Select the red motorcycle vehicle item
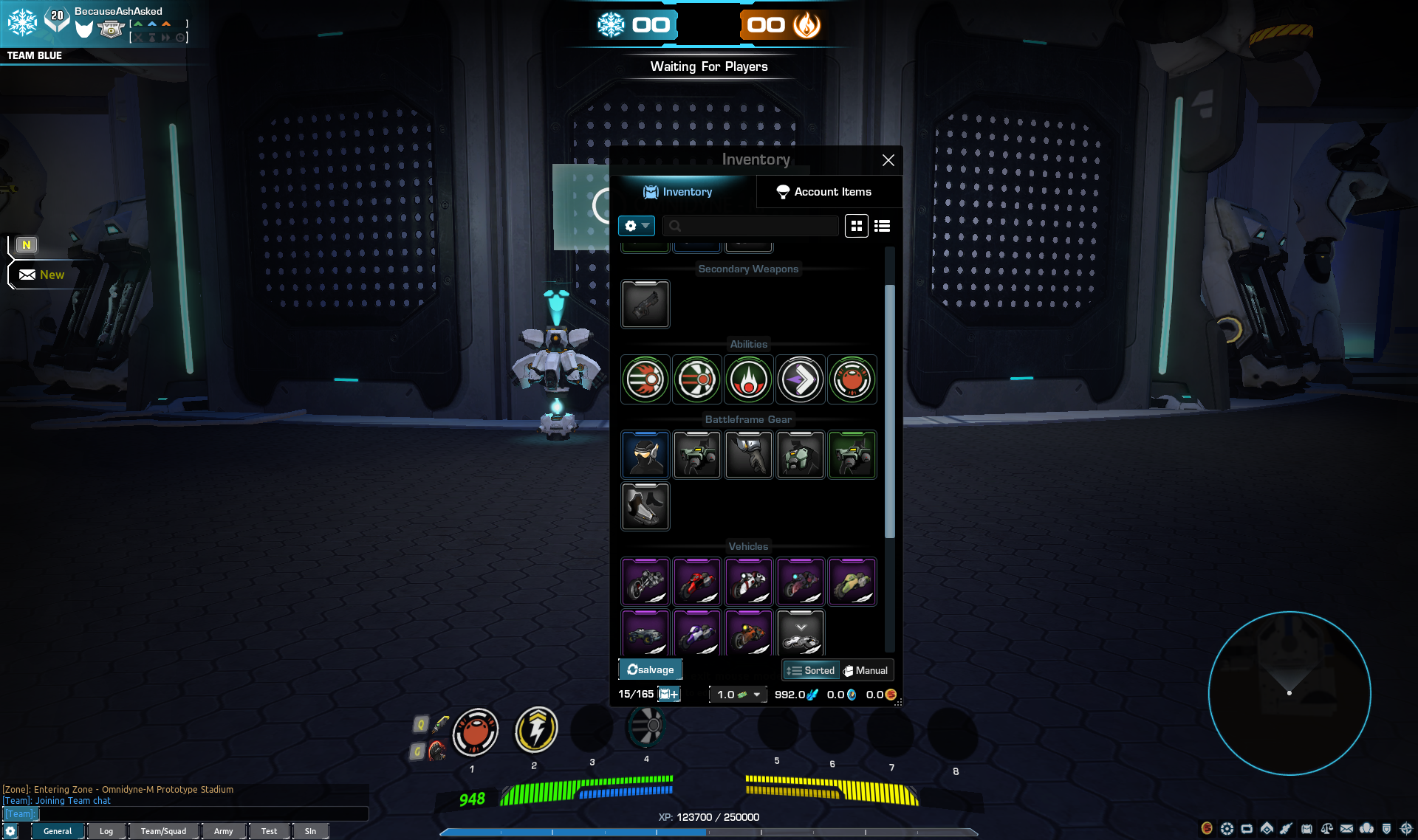The height and width of the screenshot is (840, 1418). tap(697, 582)
